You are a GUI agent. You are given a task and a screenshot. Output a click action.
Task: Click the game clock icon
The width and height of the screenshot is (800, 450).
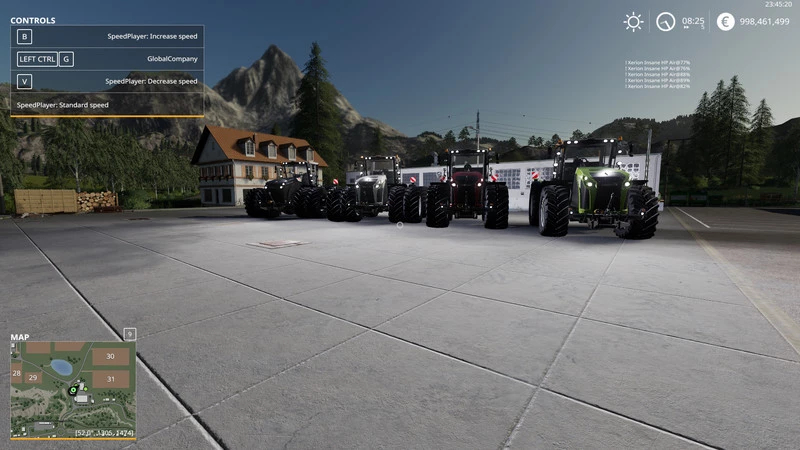click(x=665, y=21)
